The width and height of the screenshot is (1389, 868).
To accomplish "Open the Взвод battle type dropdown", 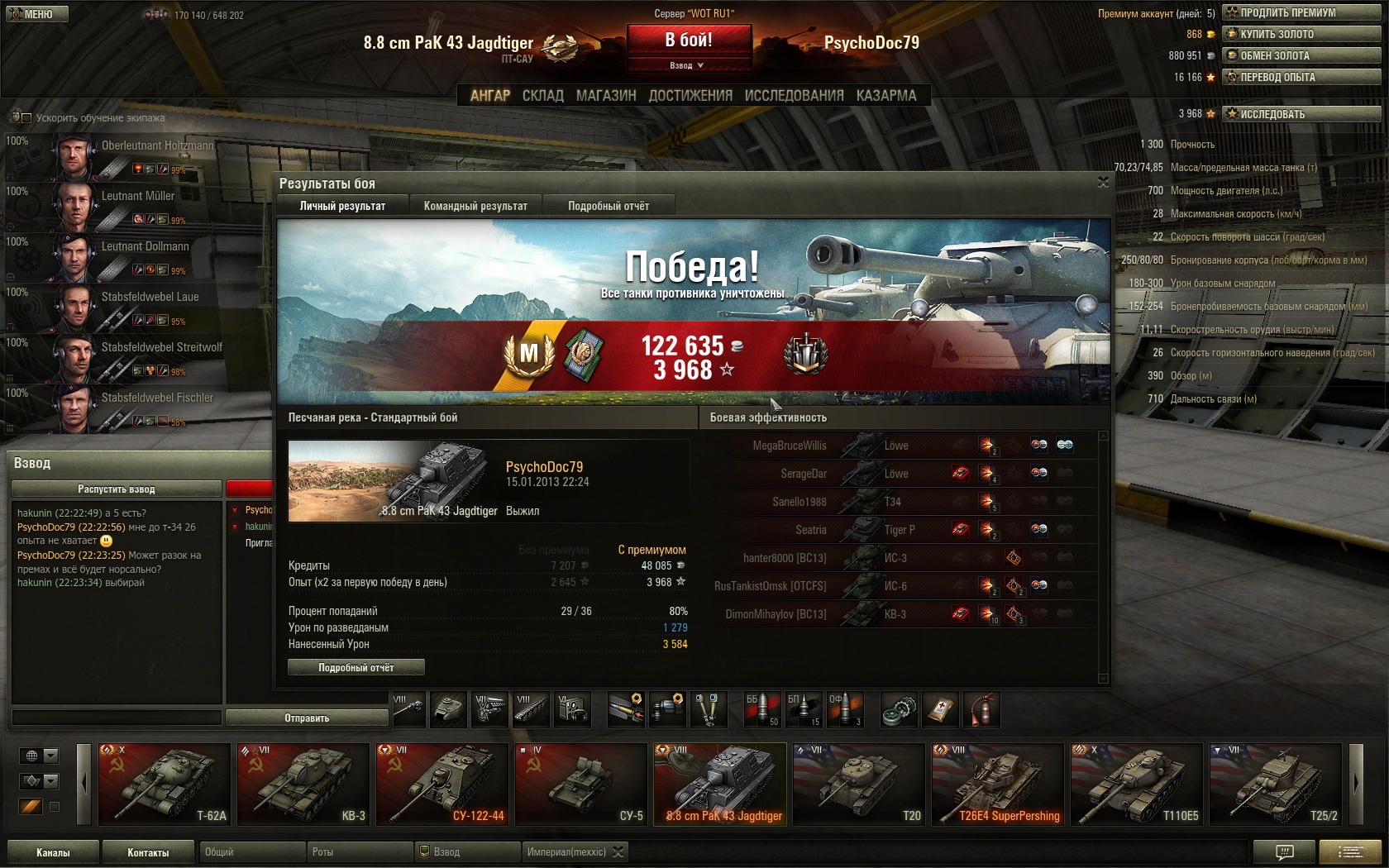I will (688, 65).
